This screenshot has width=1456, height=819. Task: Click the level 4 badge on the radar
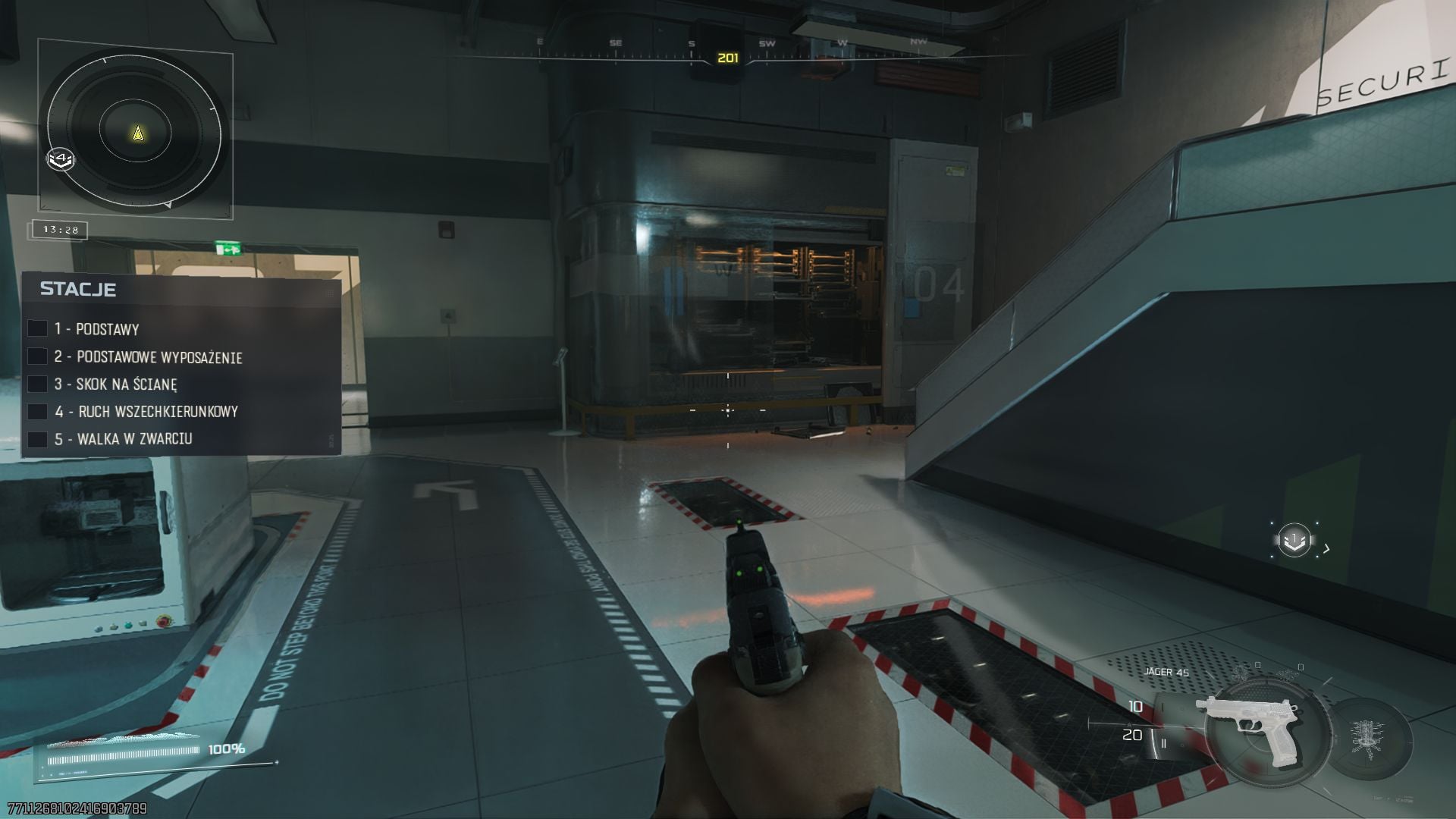click(x=61, y=159)
